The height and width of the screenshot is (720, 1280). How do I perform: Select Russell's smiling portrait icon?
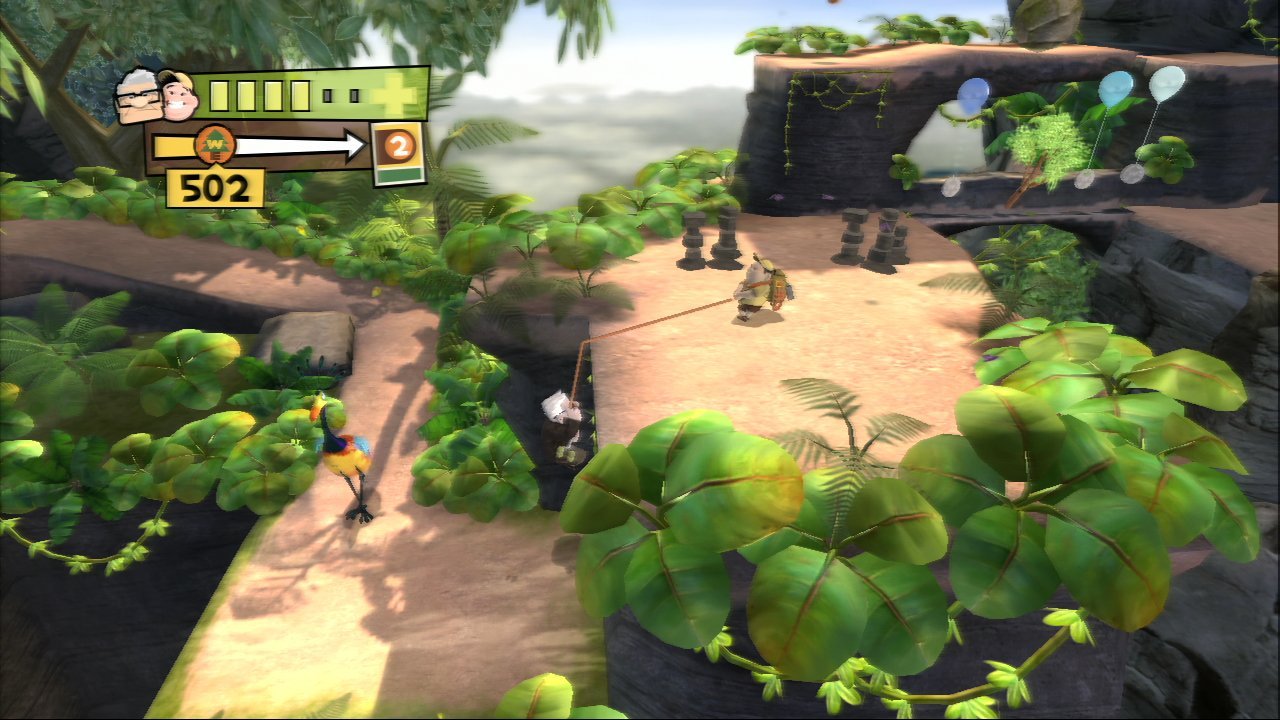pos(179,96)
